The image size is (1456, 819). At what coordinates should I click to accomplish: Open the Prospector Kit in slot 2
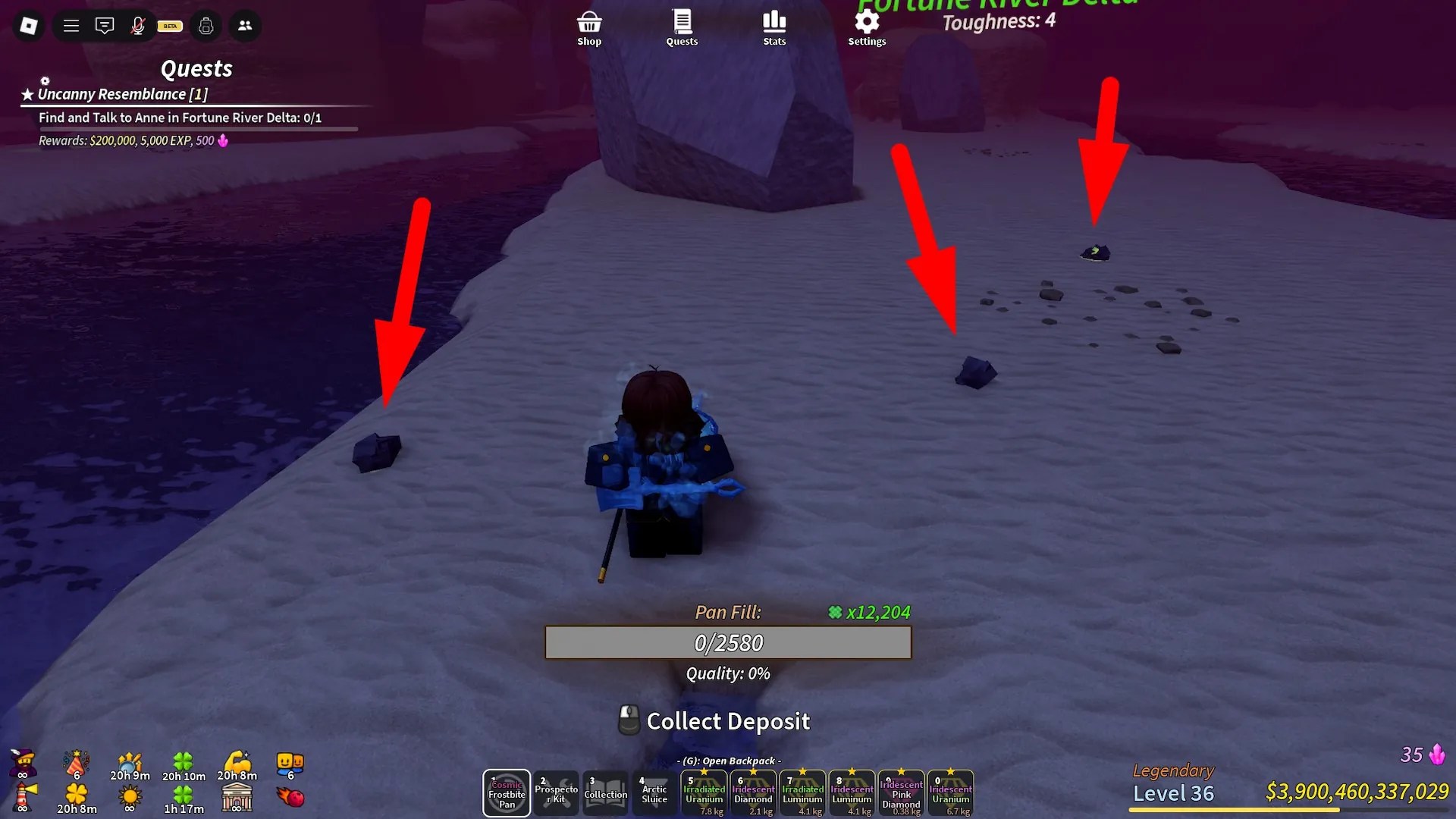point(556,793)
